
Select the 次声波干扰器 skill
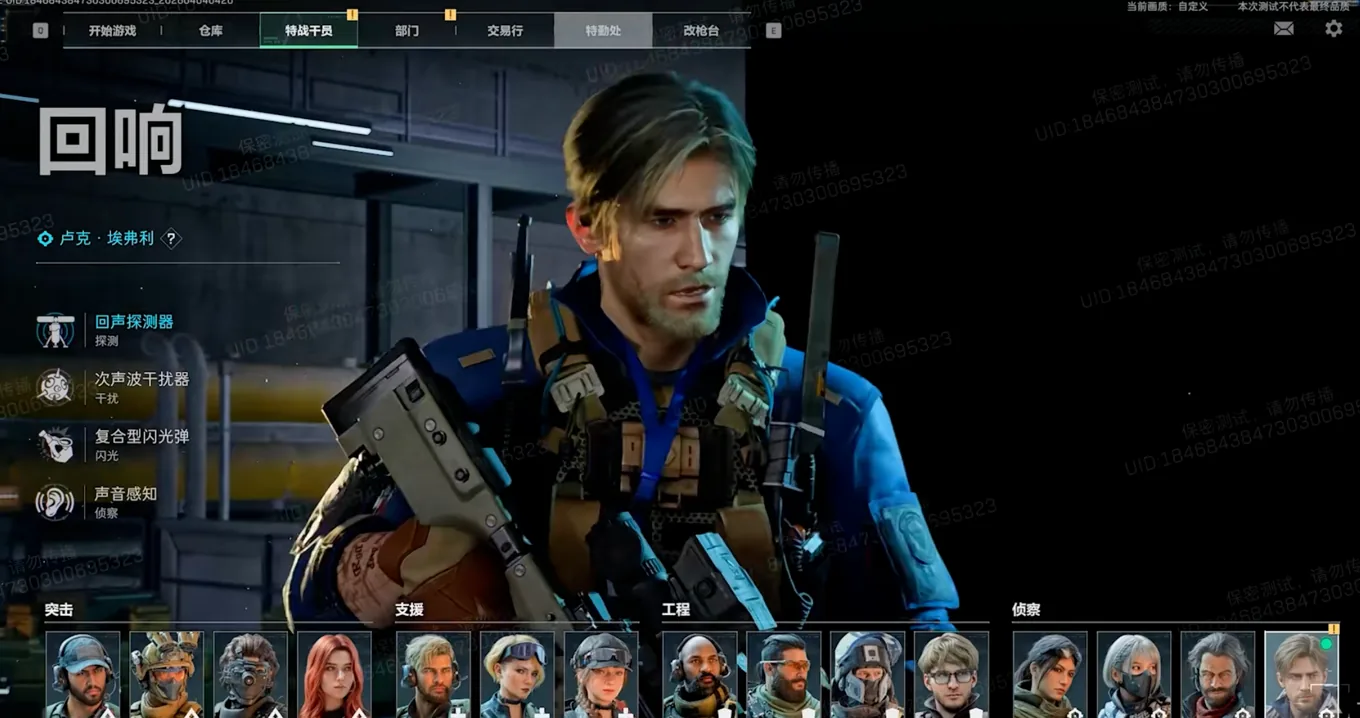[x=141, y=380]
